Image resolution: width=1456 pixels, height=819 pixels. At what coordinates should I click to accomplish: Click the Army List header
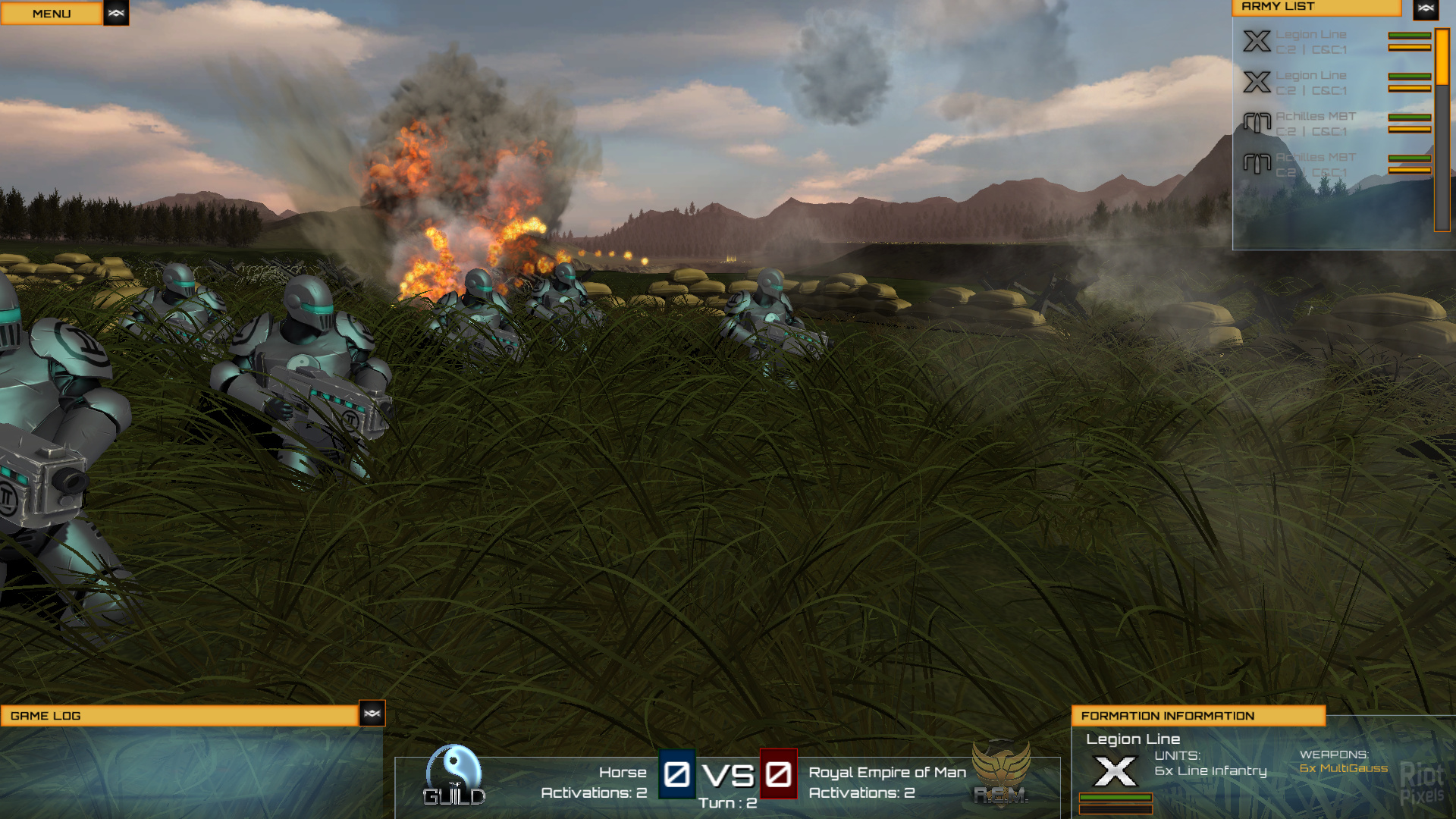[1316, 7]
